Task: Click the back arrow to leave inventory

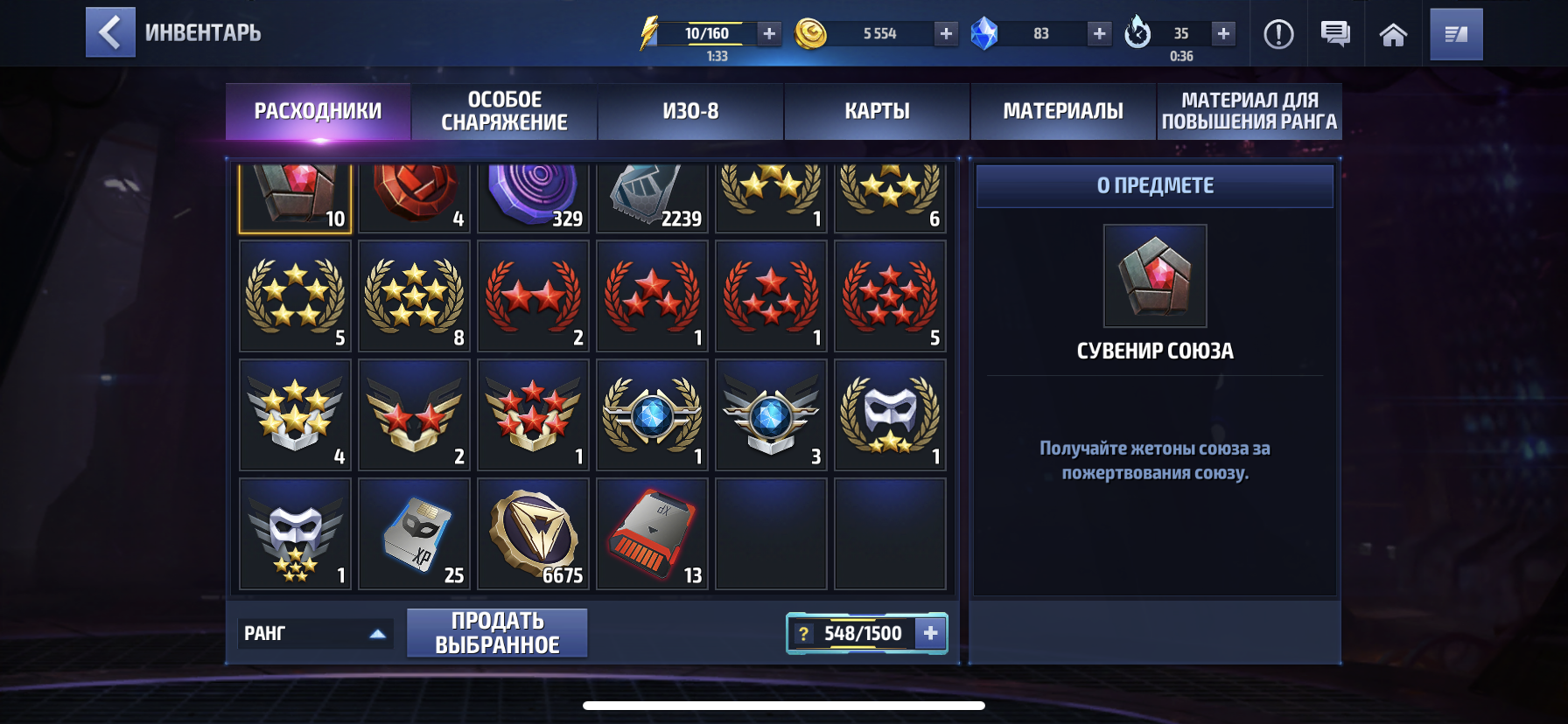Action: [110, 32]
